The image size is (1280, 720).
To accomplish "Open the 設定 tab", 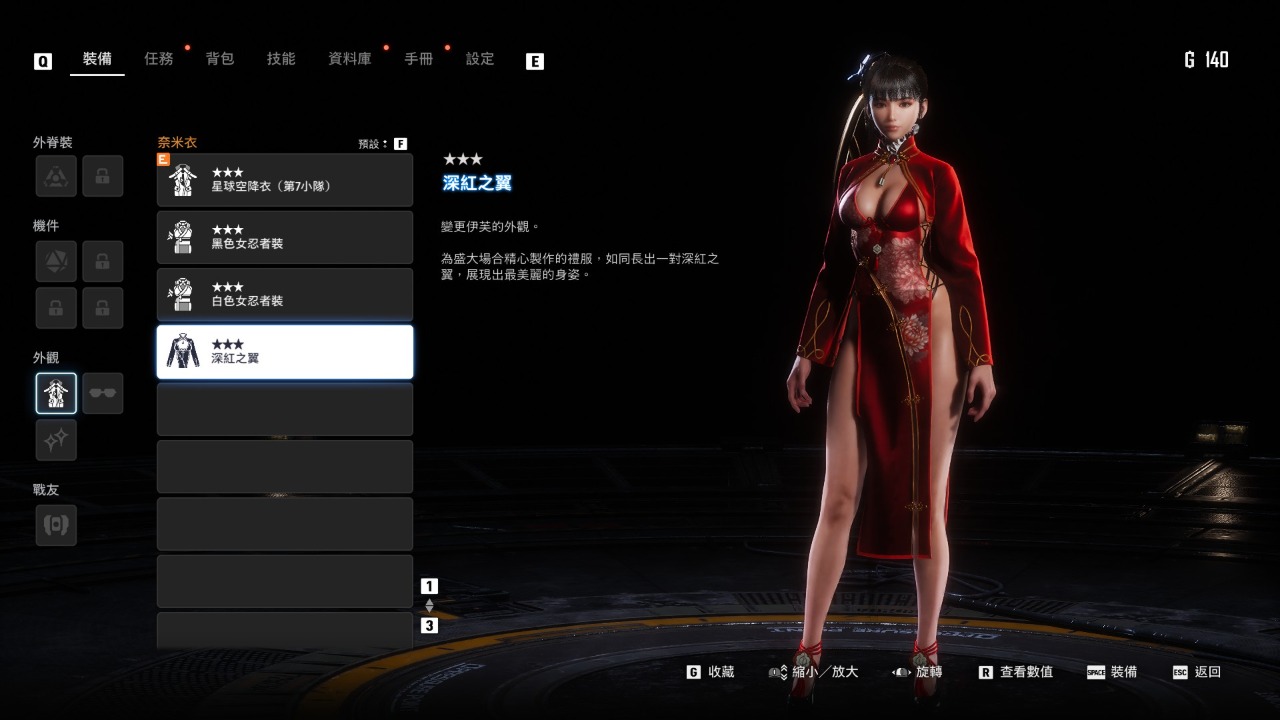I will (x=479, y=58).
